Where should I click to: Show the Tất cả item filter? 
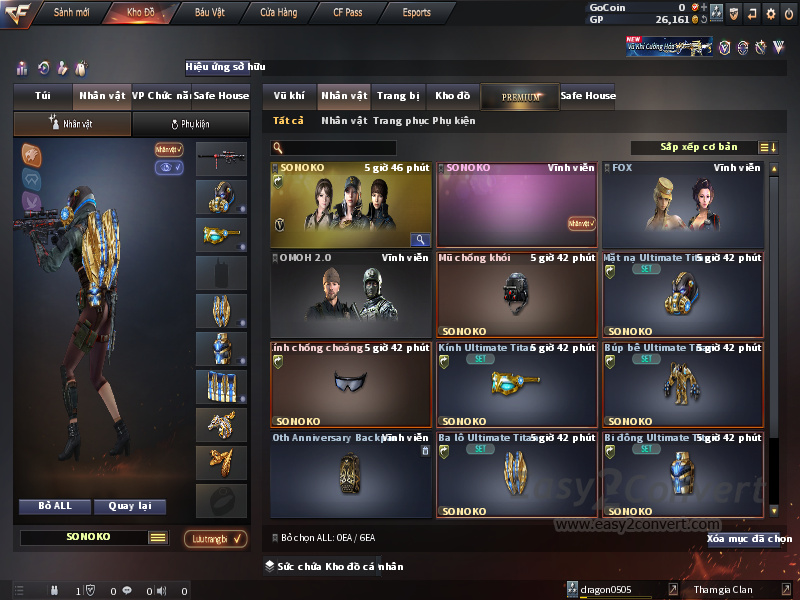pos(289,121)
